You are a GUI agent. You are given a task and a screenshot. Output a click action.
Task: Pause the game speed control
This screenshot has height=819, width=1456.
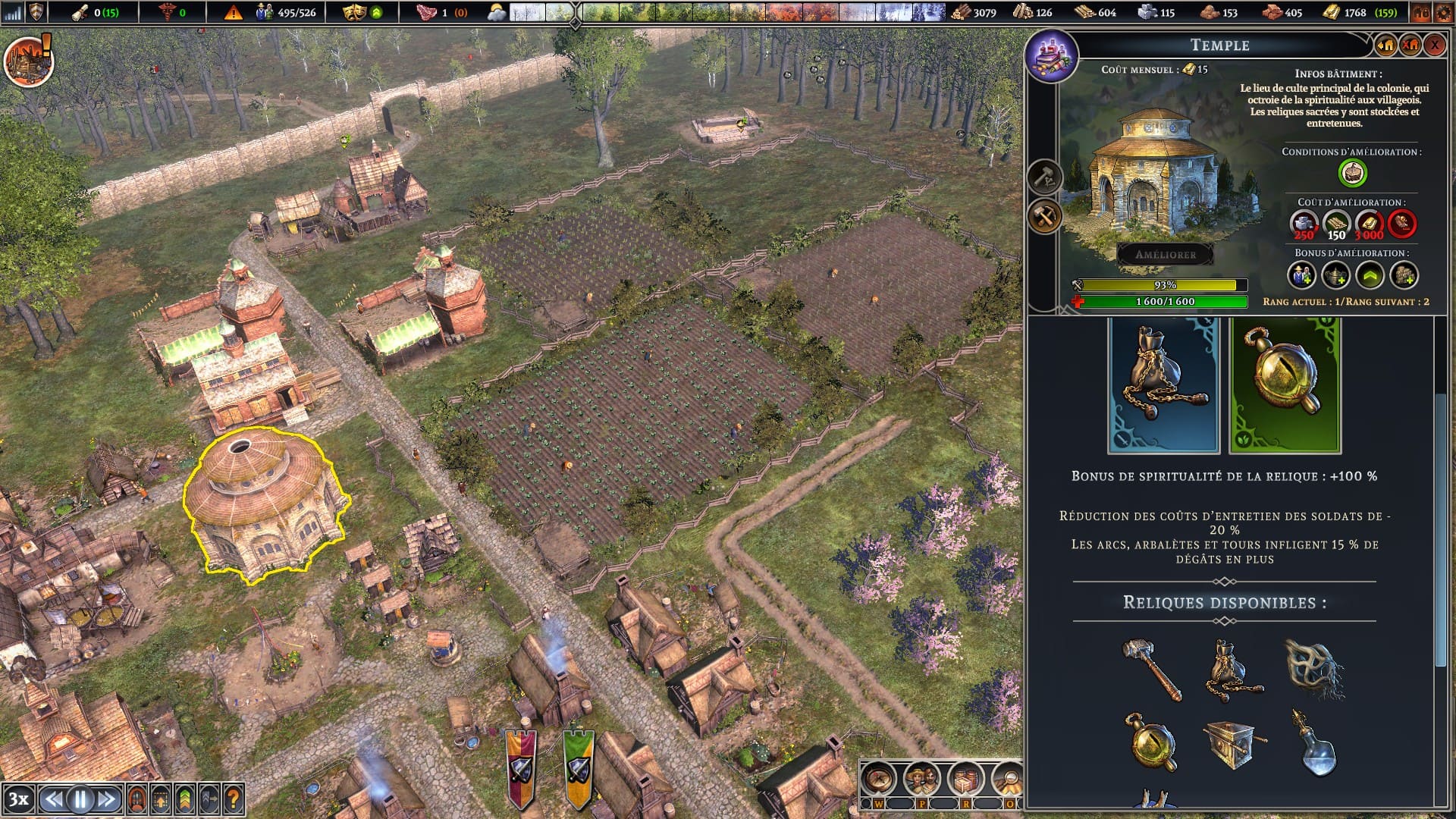[x=80, y=799]
